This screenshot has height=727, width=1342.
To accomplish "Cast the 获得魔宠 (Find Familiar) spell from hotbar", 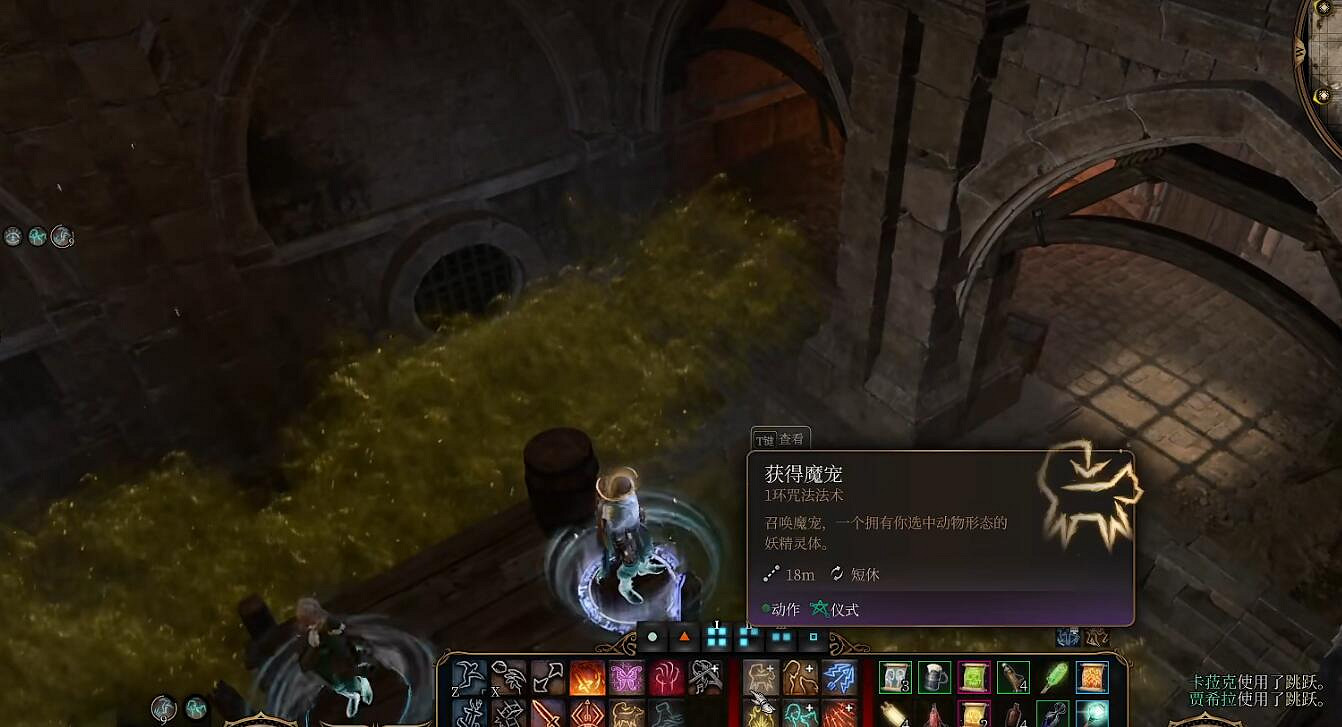I will 762,676.
